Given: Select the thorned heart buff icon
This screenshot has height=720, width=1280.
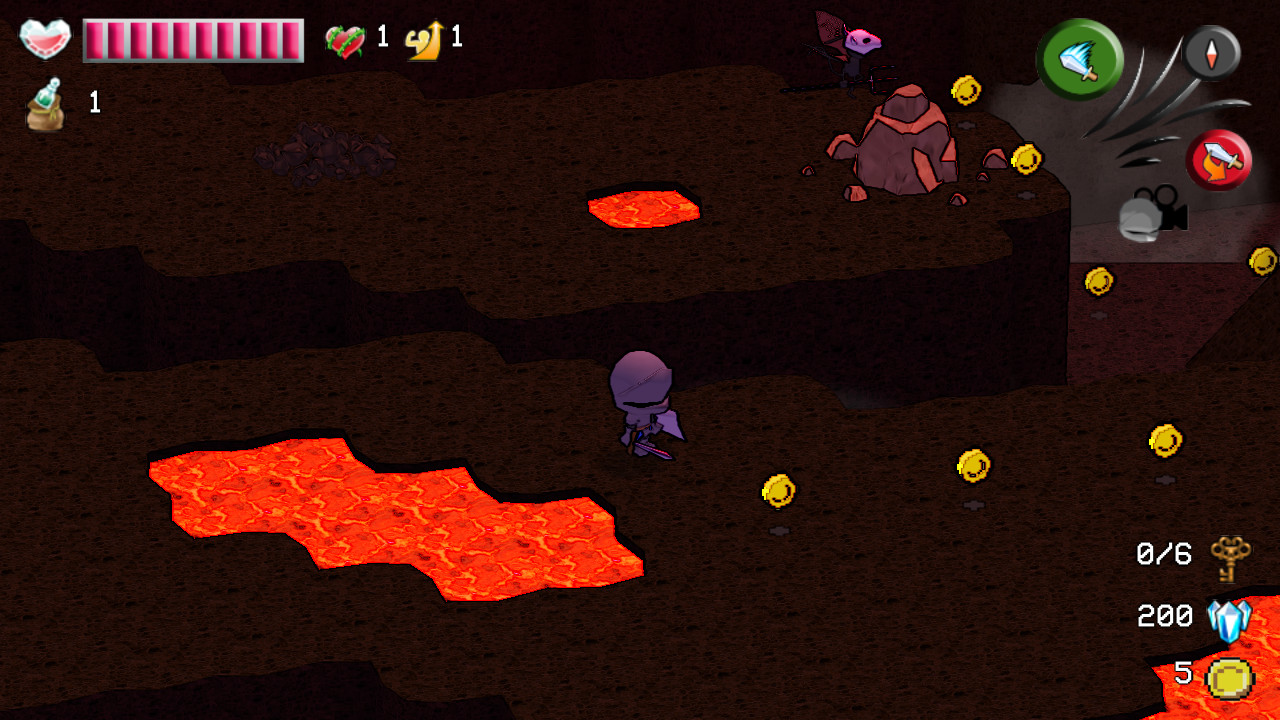Looking at the screenshot, I should click(x=345, y=41).
